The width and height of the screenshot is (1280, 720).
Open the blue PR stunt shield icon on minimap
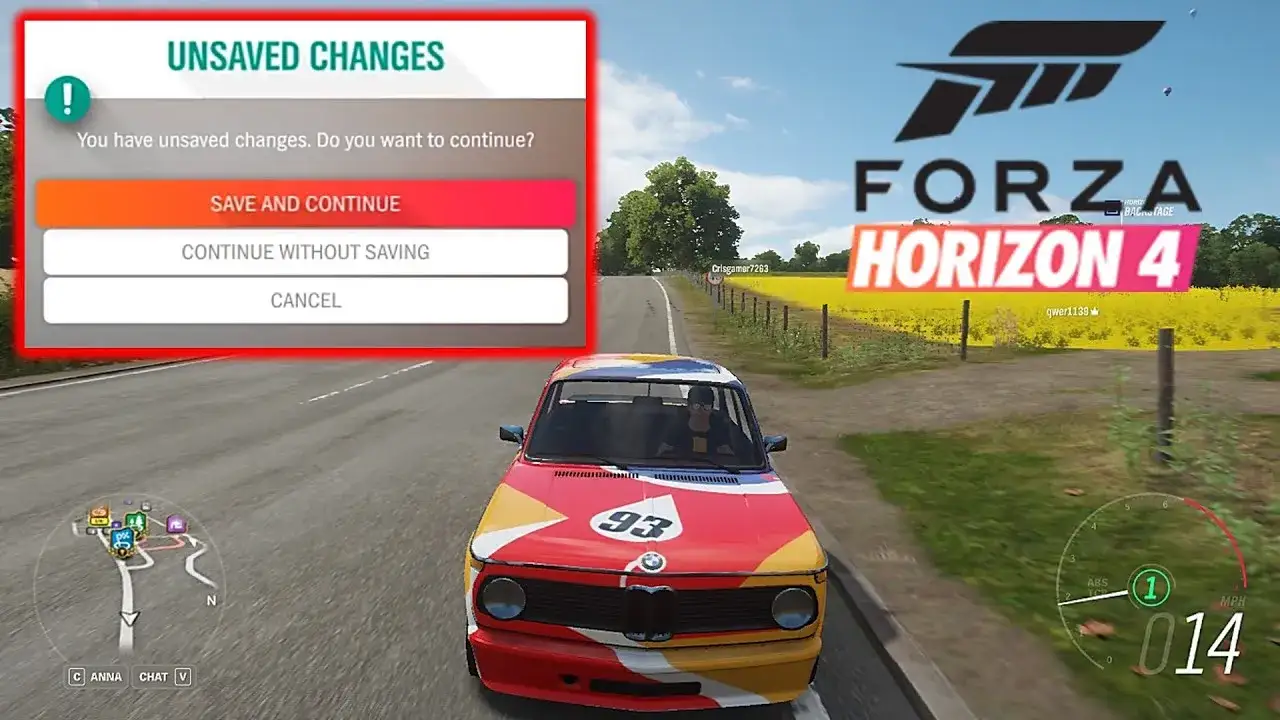(x=123, y=540)
